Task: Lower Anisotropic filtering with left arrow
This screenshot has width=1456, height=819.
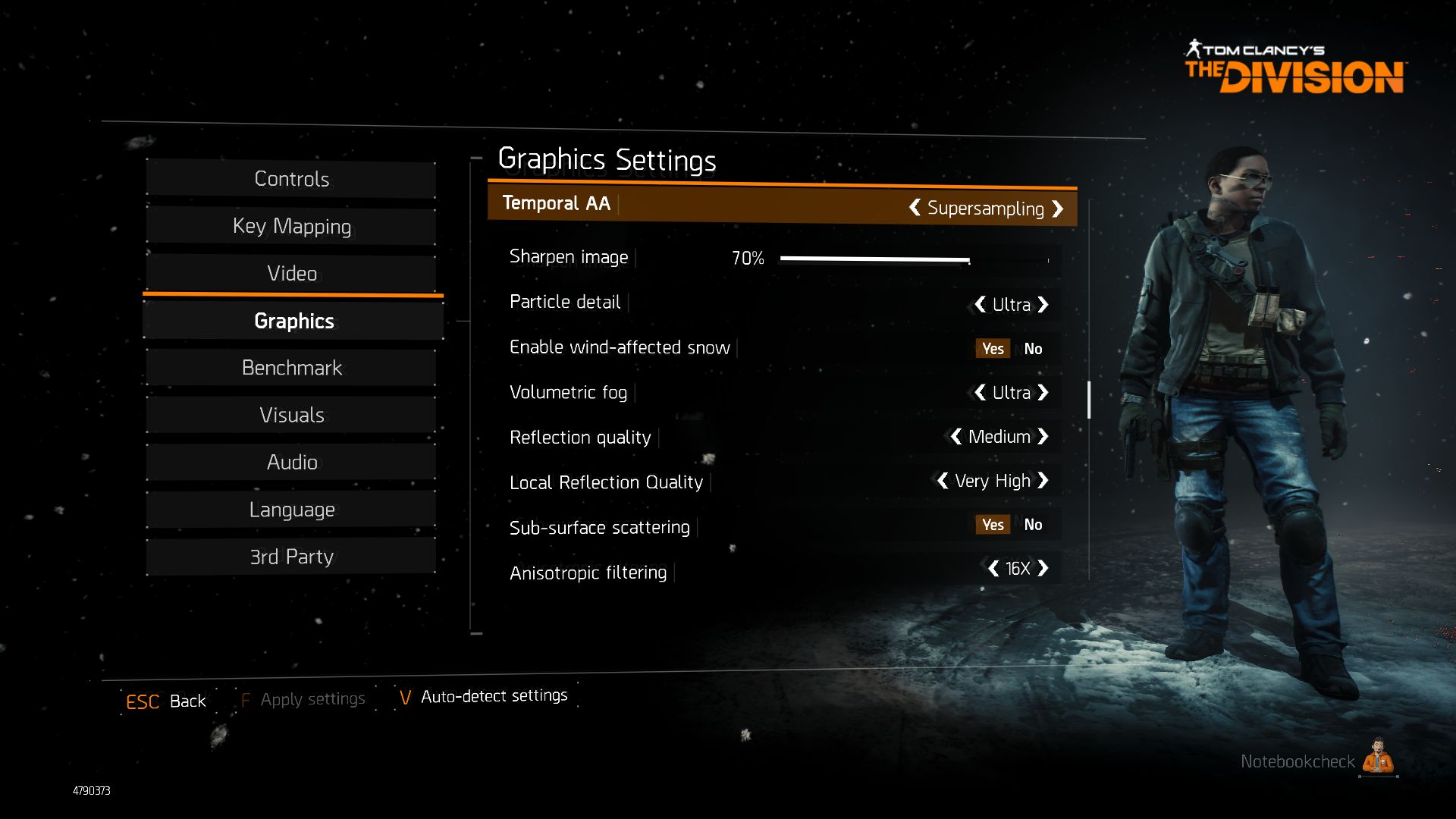Action: tap(993, 568)
